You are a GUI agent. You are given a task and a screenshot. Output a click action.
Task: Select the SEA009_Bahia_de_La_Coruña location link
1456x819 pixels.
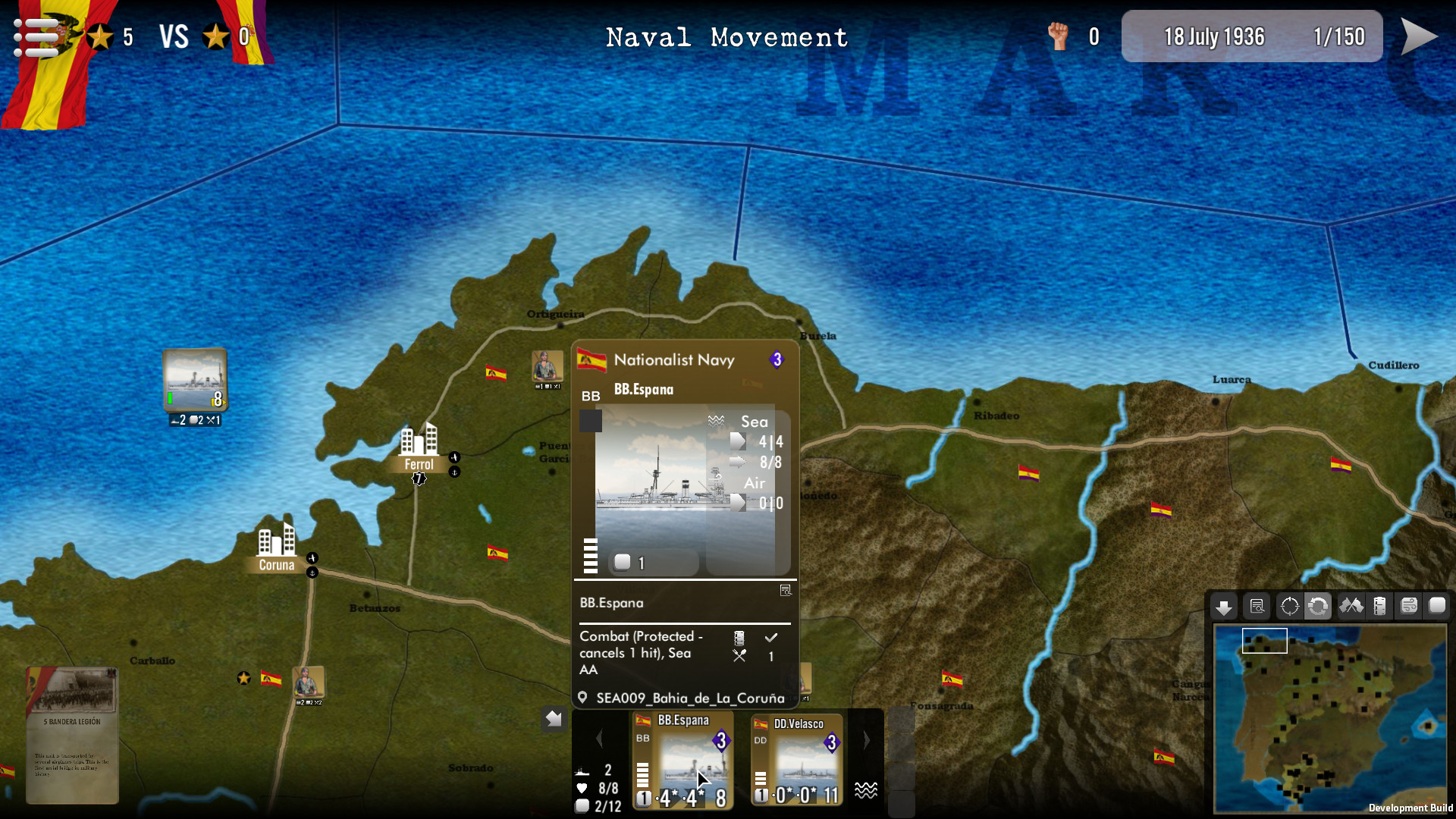690,697
